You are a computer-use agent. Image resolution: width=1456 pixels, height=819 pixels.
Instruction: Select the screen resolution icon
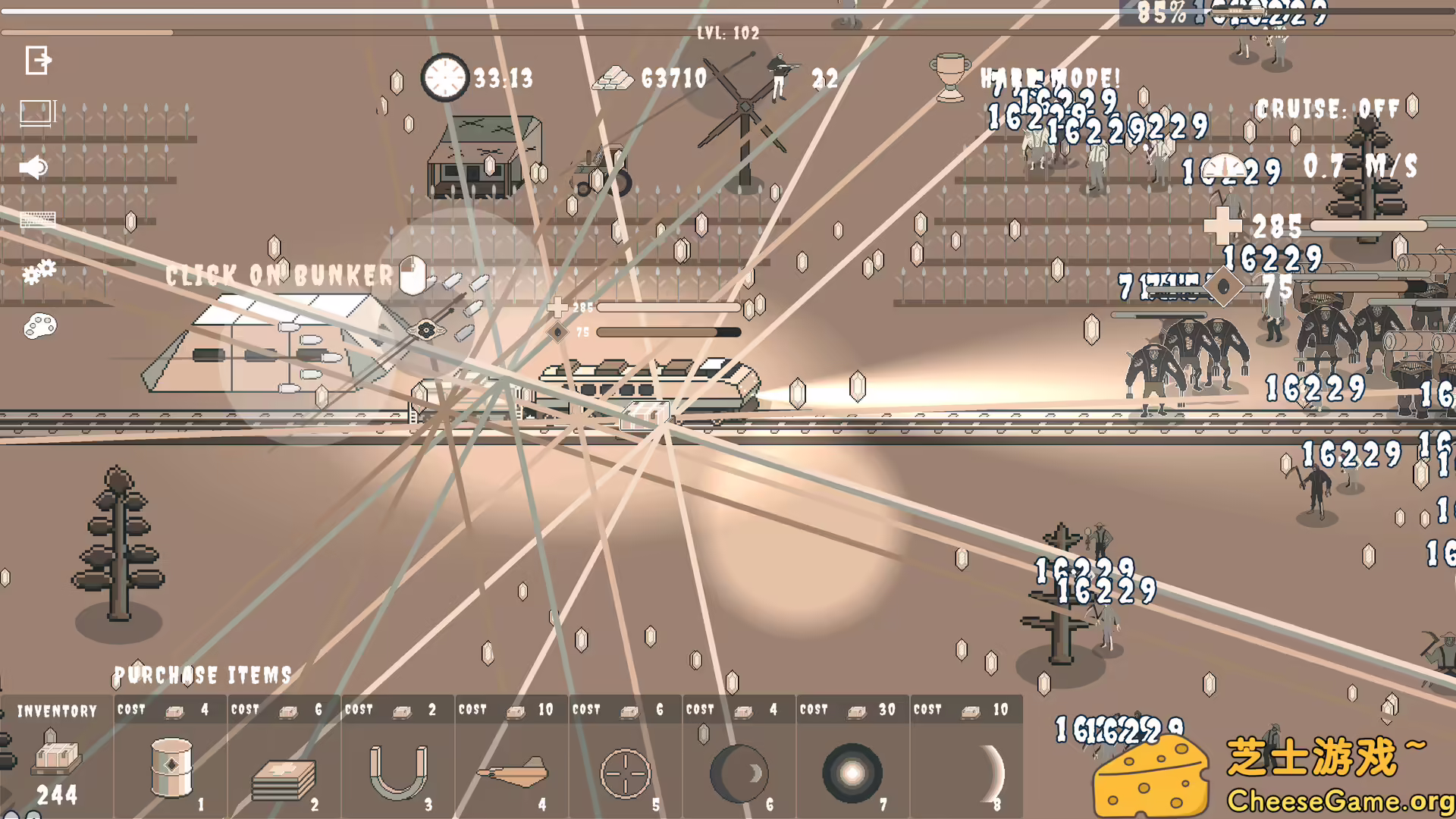(37, 112)
